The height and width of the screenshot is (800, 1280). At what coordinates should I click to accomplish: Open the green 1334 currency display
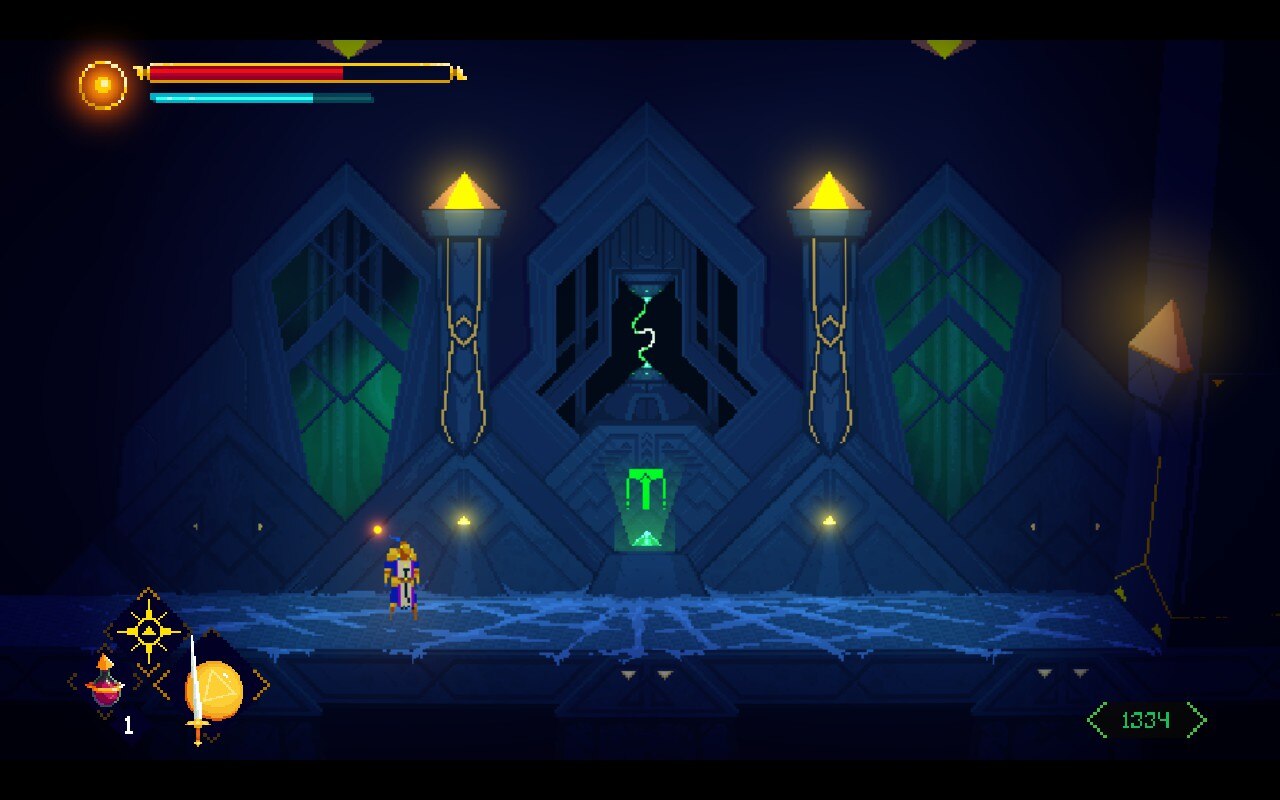coord(1148,718)
